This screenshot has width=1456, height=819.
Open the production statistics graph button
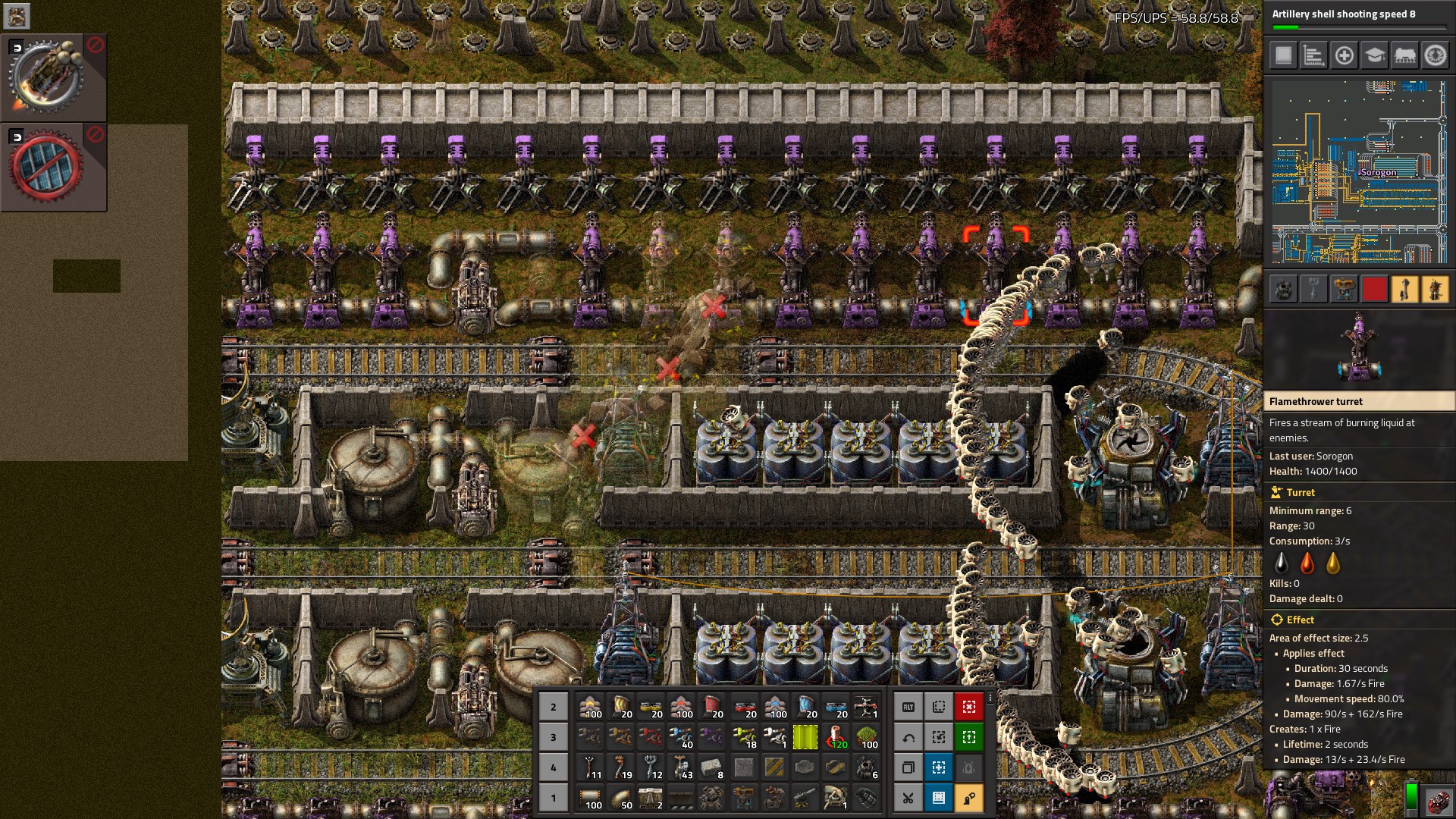click(x=1313, y=55)
